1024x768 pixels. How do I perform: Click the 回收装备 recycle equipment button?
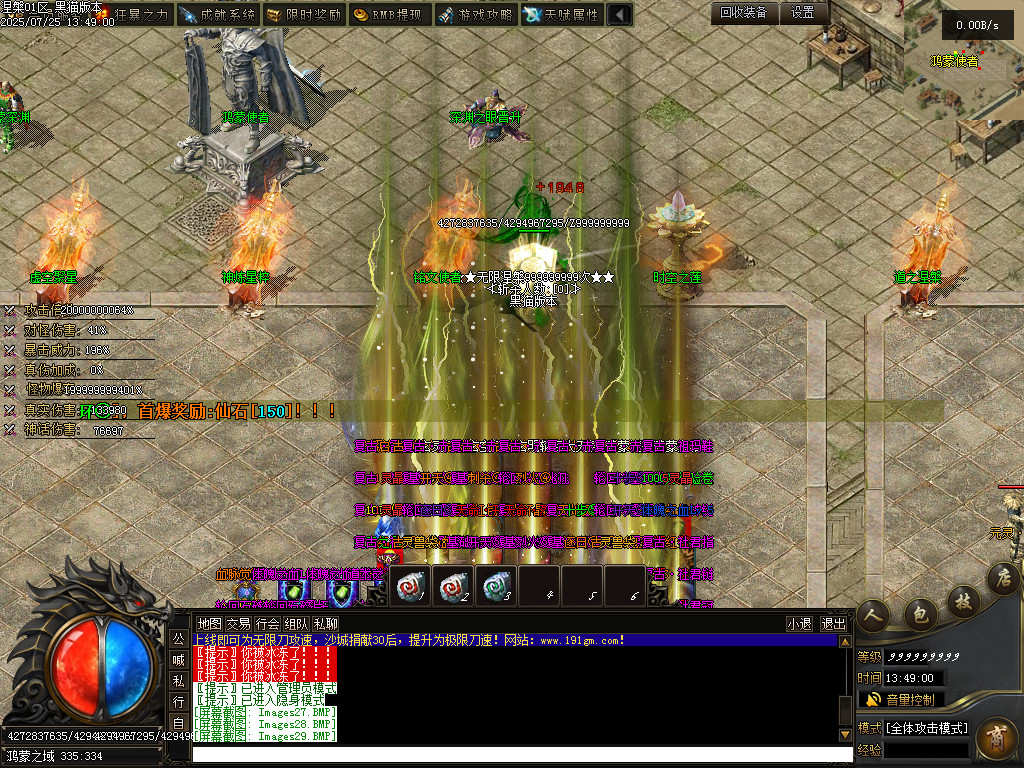tap(744, 13)
